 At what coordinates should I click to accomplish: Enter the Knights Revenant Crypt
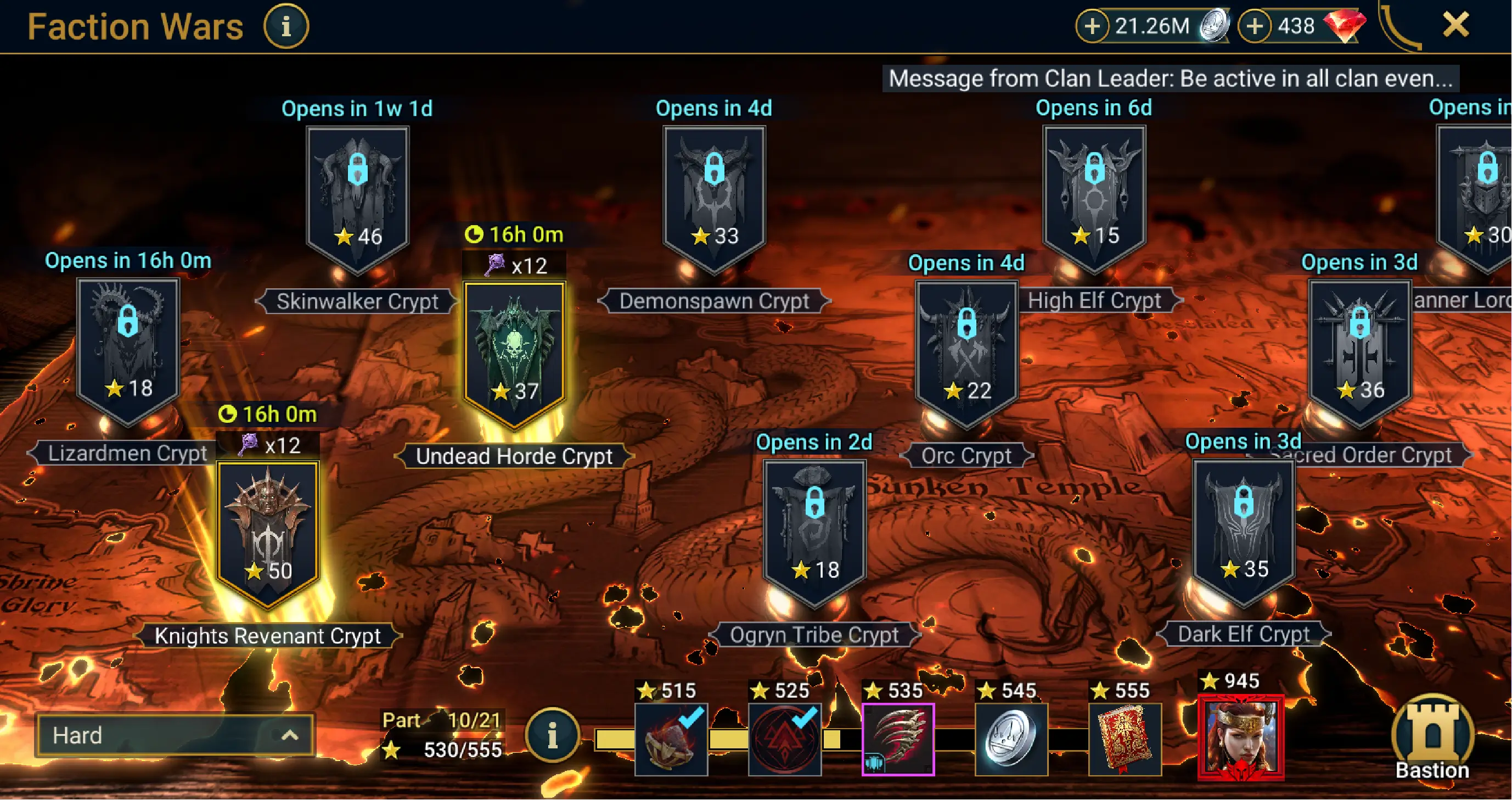click(x=268, y=532)
